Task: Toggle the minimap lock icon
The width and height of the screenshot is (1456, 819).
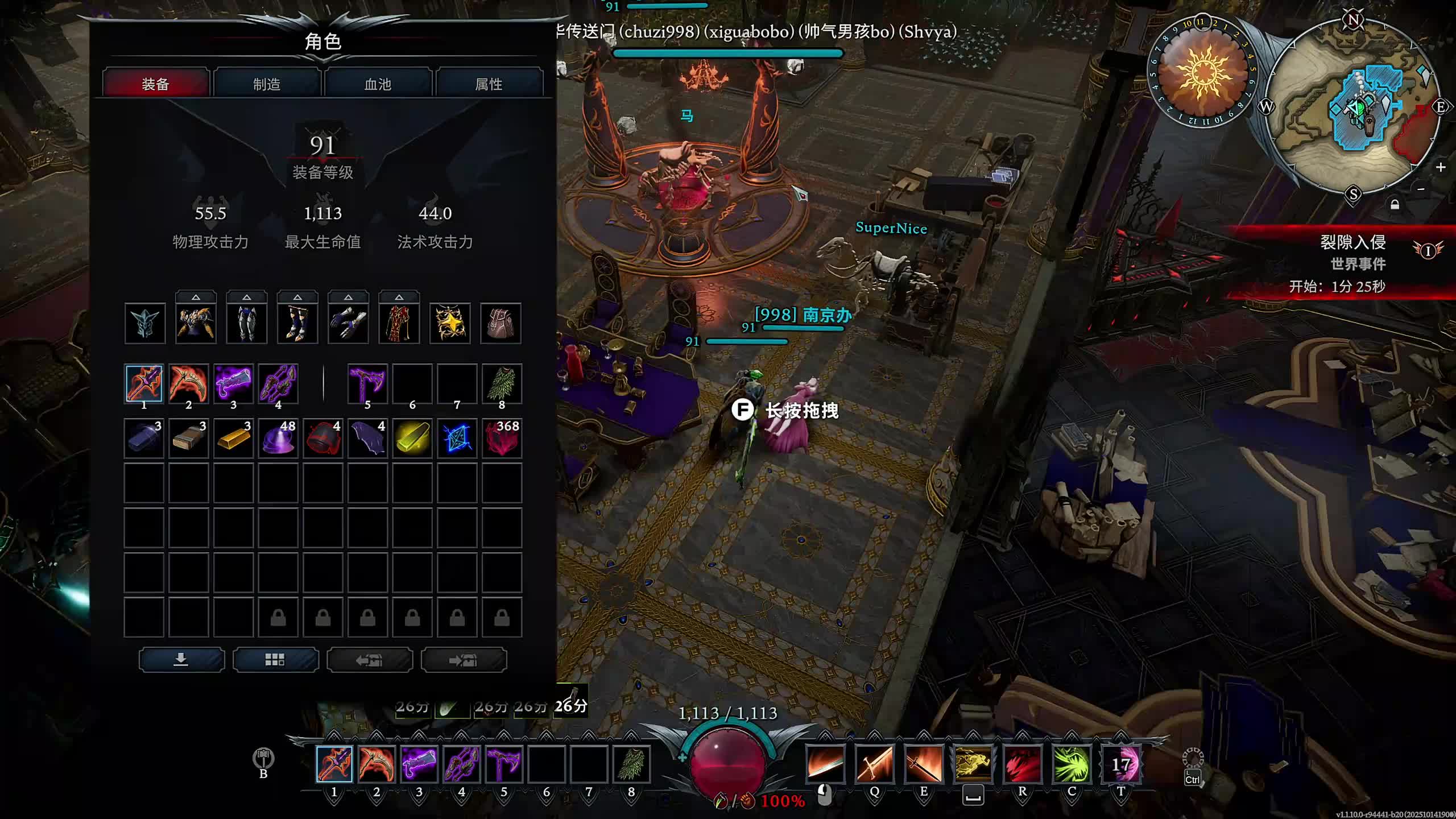Action: pos(1395,204)
